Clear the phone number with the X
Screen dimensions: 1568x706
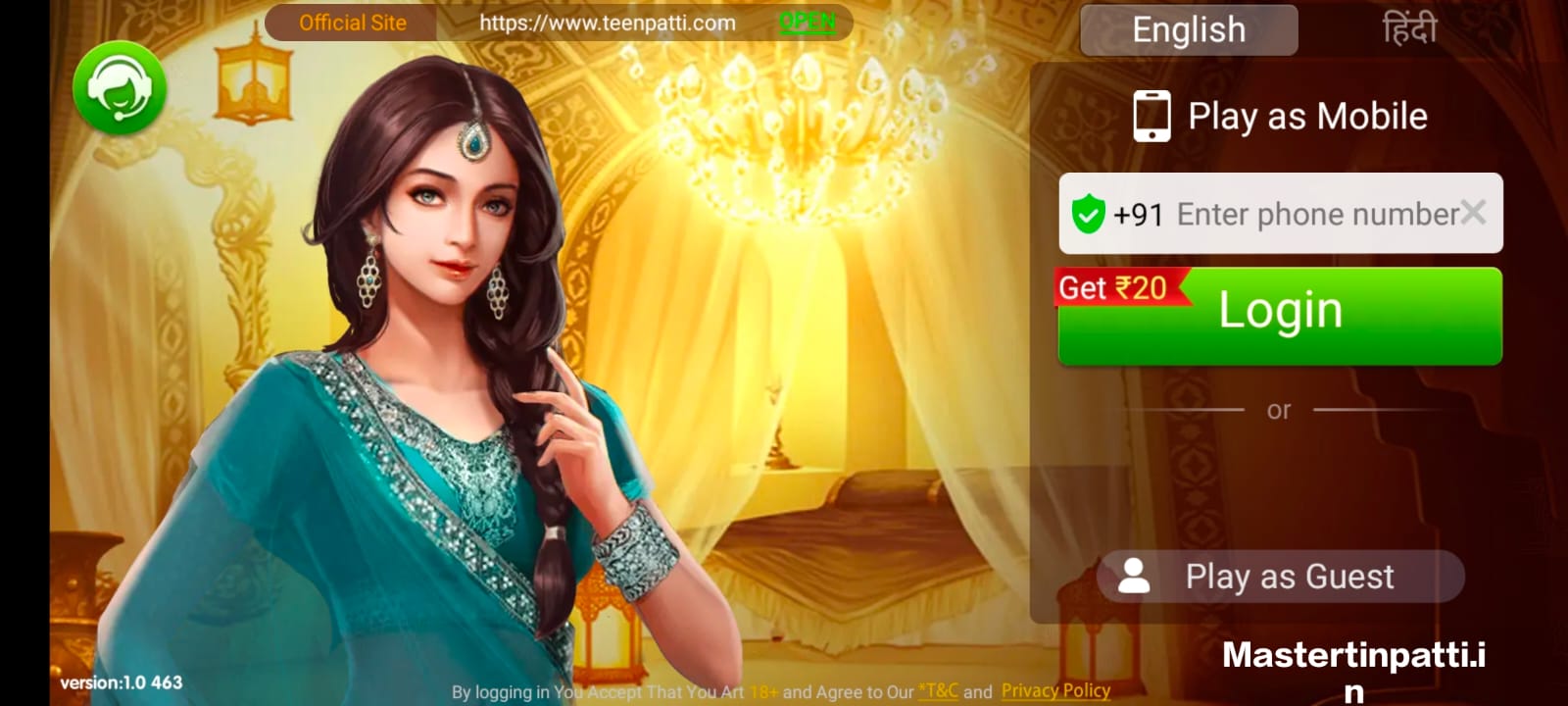[x=1472, y=212]
